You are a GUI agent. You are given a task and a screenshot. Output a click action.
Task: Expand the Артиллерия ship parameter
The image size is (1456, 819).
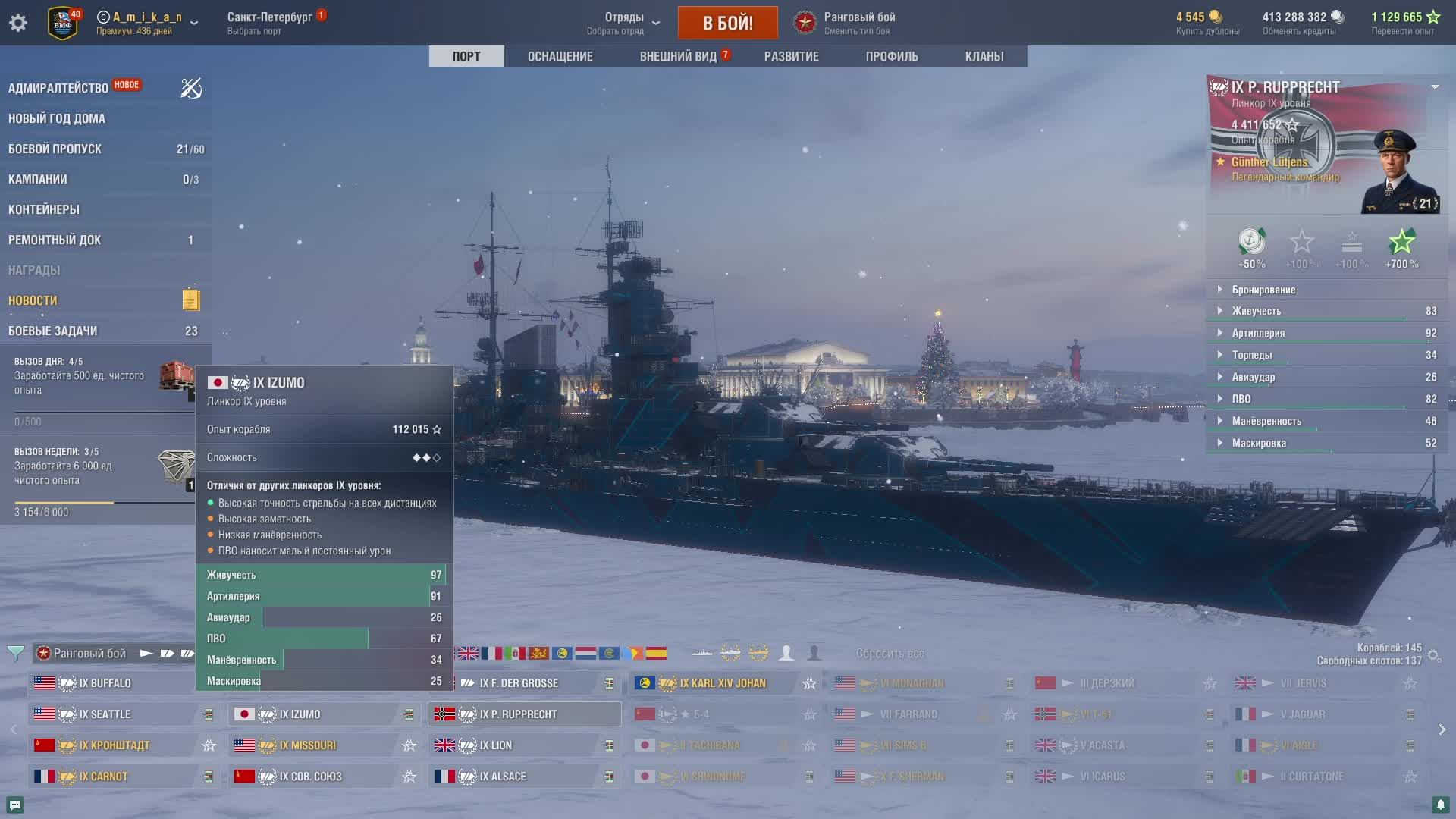(x=1258, y=333)
